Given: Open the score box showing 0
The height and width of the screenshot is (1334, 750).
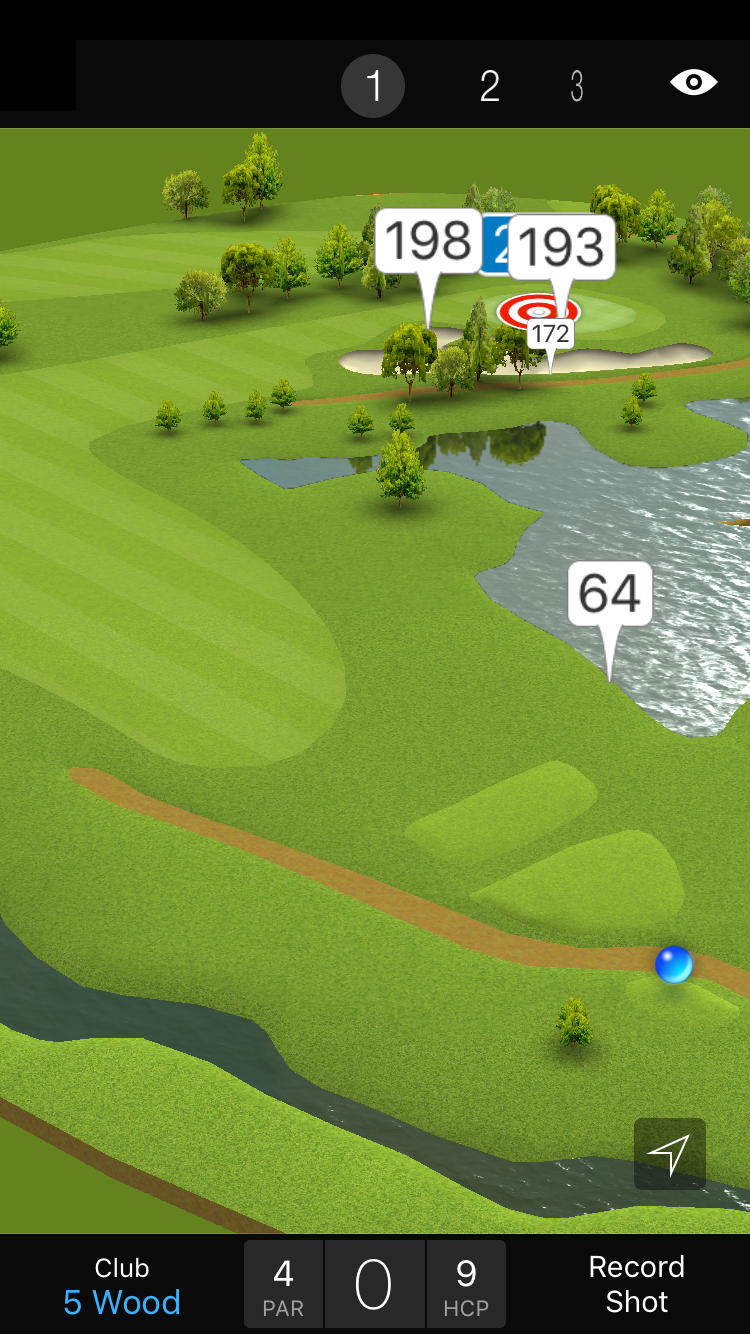Looking at the screenshot, I should click(374, 1285).
